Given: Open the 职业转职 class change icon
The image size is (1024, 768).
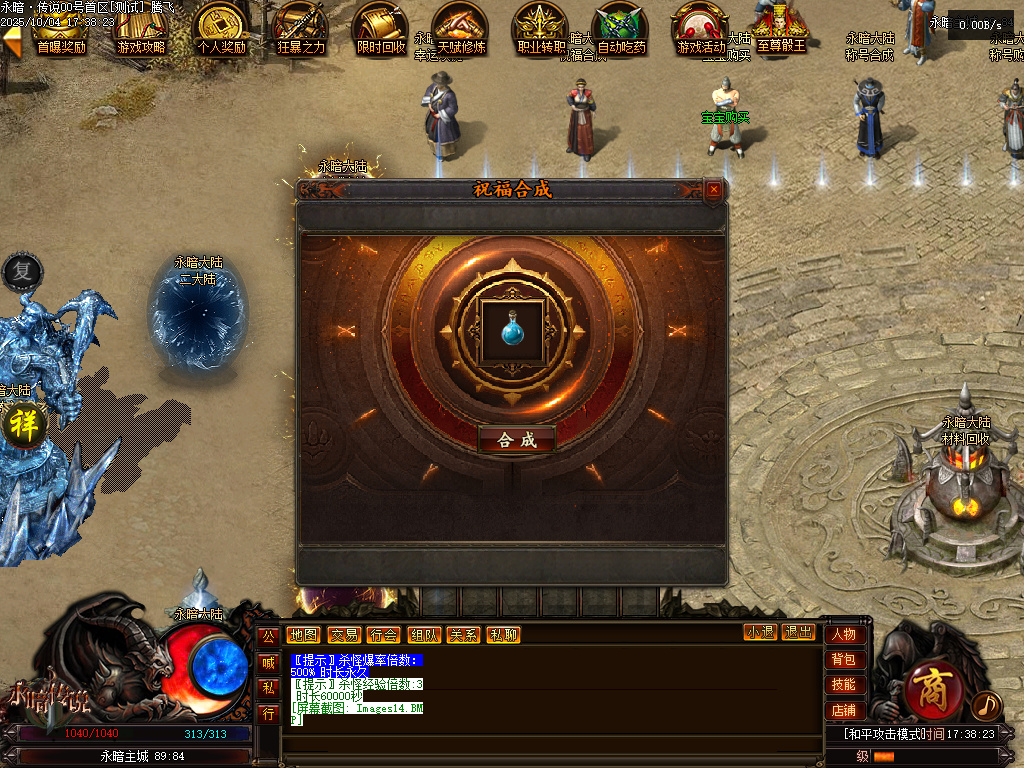Looking at the screenshot, I should pyautogui.click(x=541, y=28).
